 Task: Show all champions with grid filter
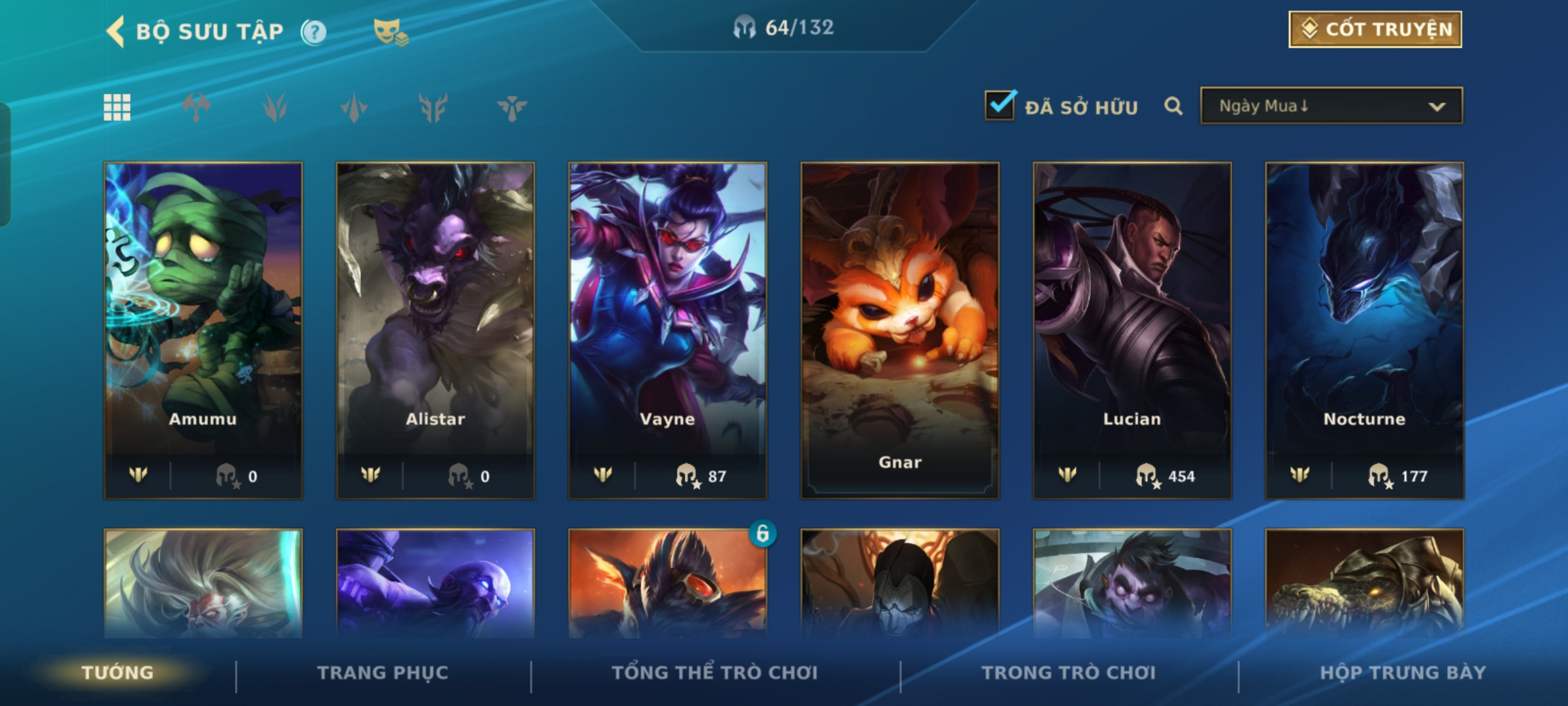[117, 107]
